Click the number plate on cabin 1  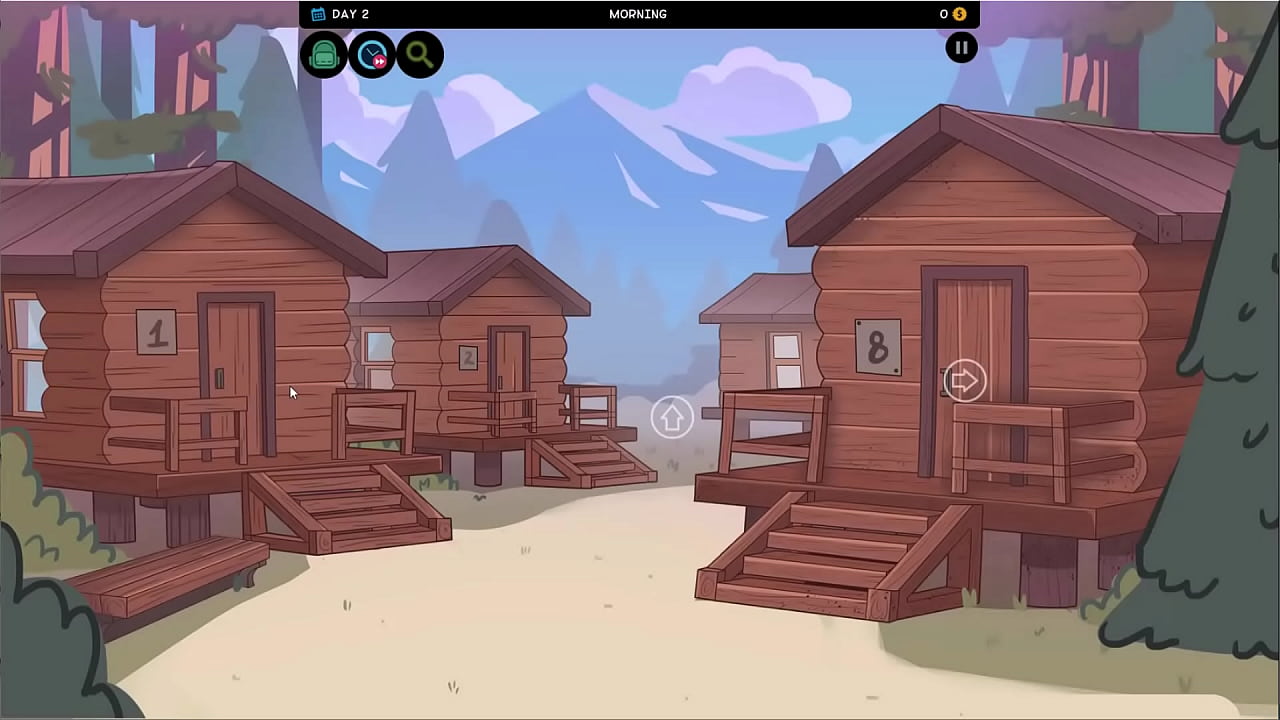pos(155,331)
